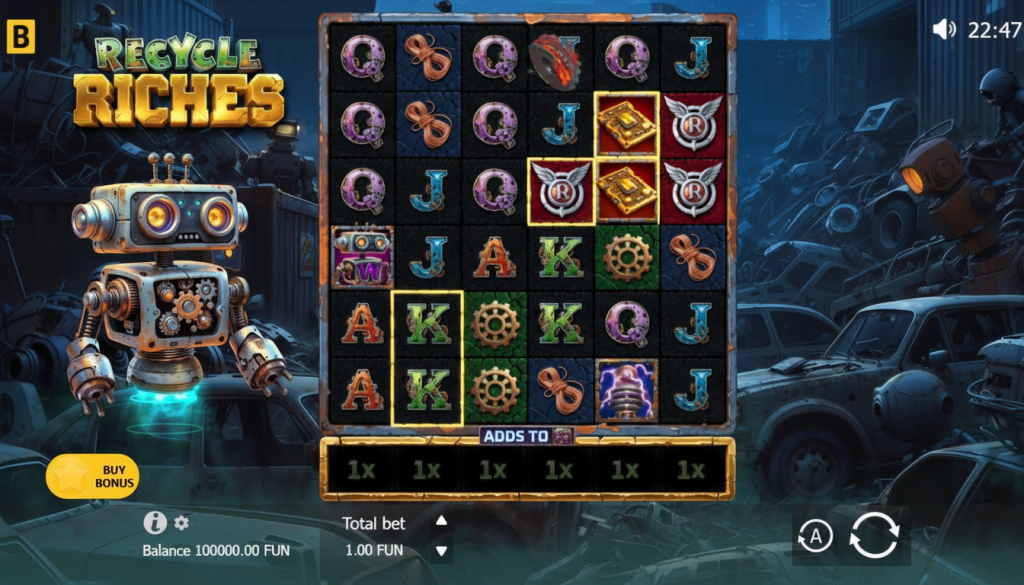Toggle the sound speaker icon
Viewport: 1024px width, 585px height.
[944, 29]
